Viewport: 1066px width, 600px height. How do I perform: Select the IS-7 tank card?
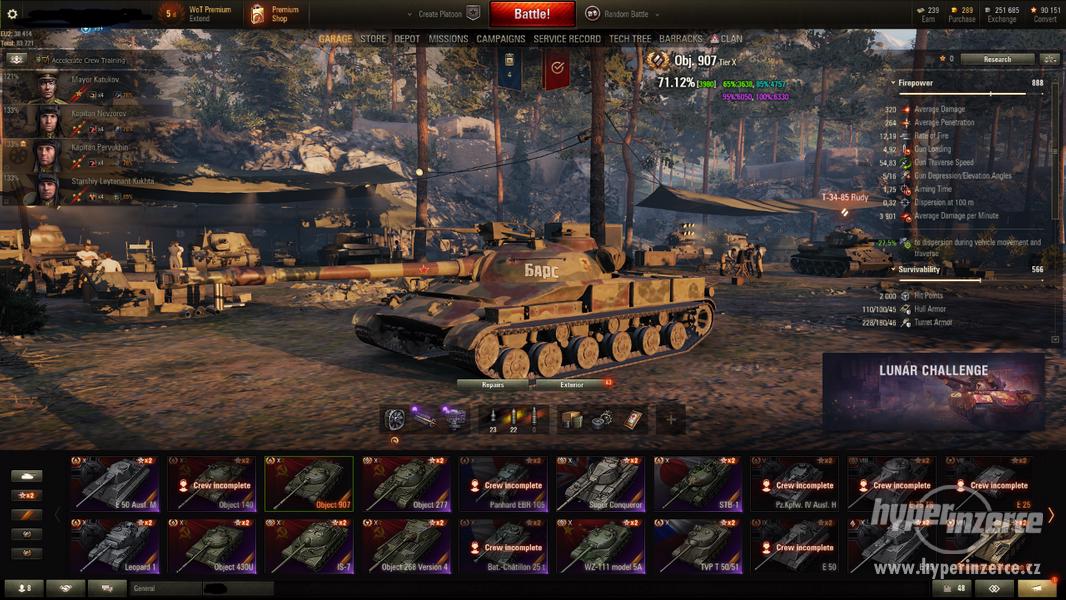(308, 546)
